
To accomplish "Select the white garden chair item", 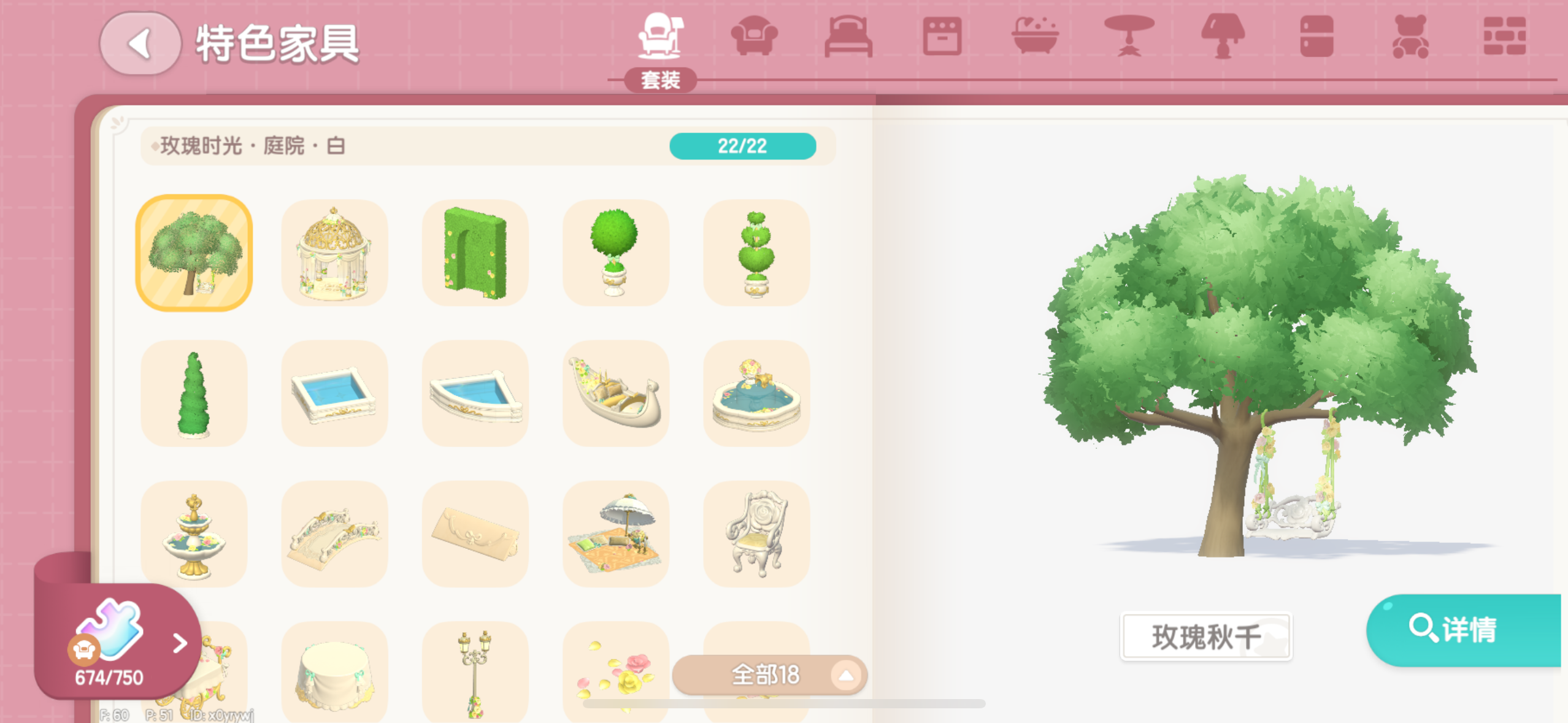I will point(756,534).
